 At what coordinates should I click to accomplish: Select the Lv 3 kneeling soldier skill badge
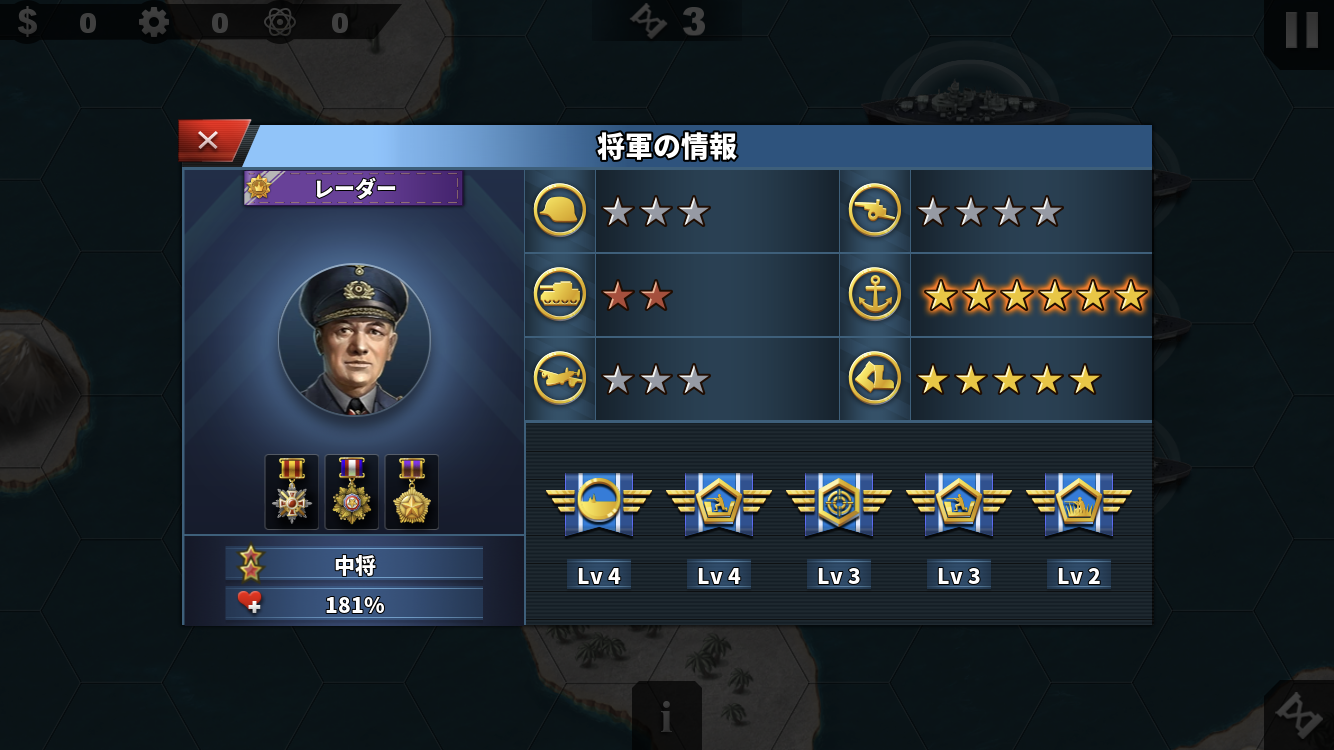959,502
